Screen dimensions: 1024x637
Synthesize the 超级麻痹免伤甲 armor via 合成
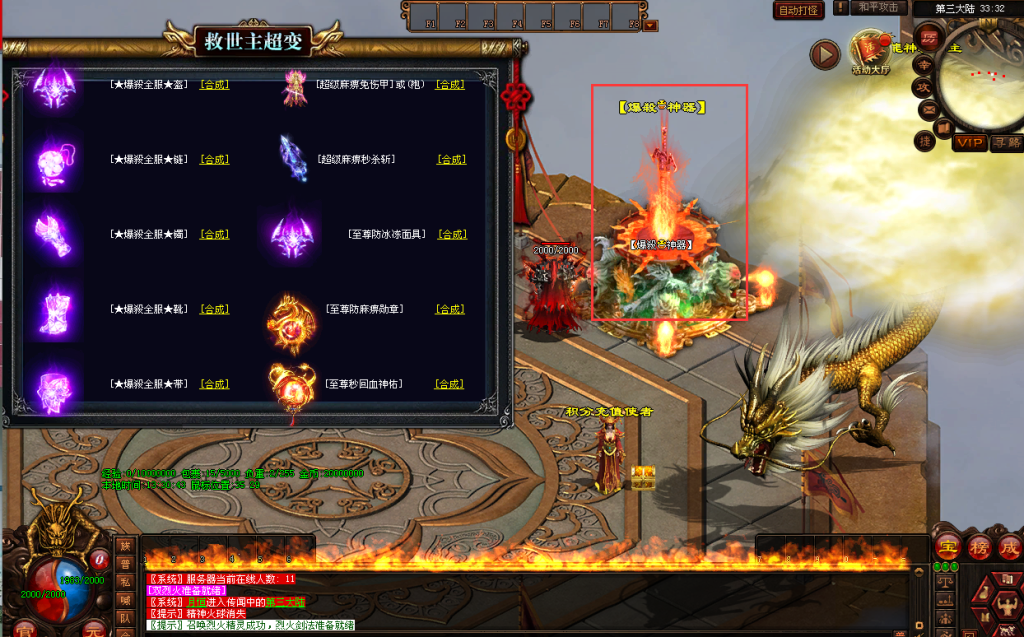click(x=450, y=85)
